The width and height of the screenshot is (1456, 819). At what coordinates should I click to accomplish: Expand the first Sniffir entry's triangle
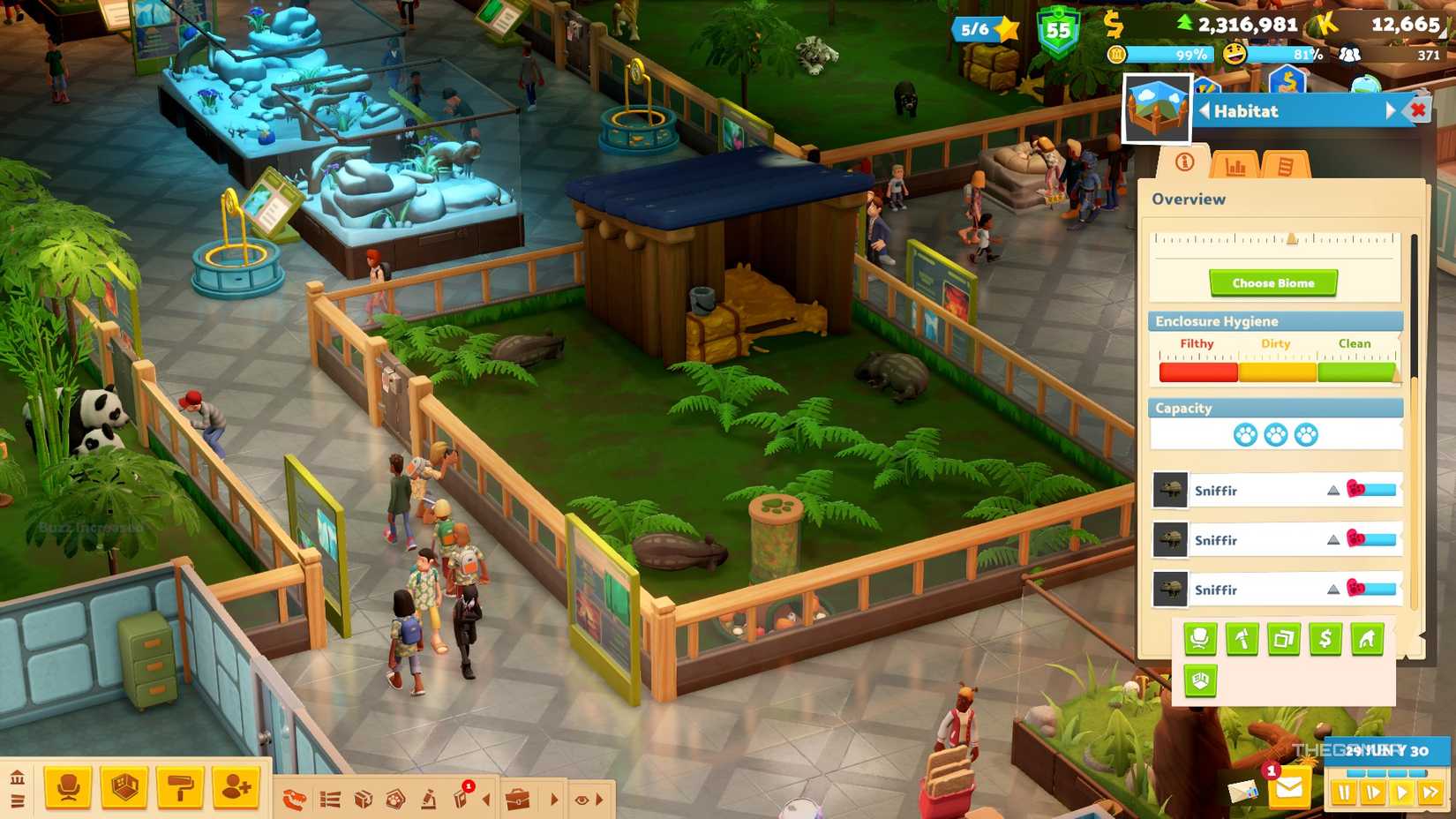[x=1332, y=490]
